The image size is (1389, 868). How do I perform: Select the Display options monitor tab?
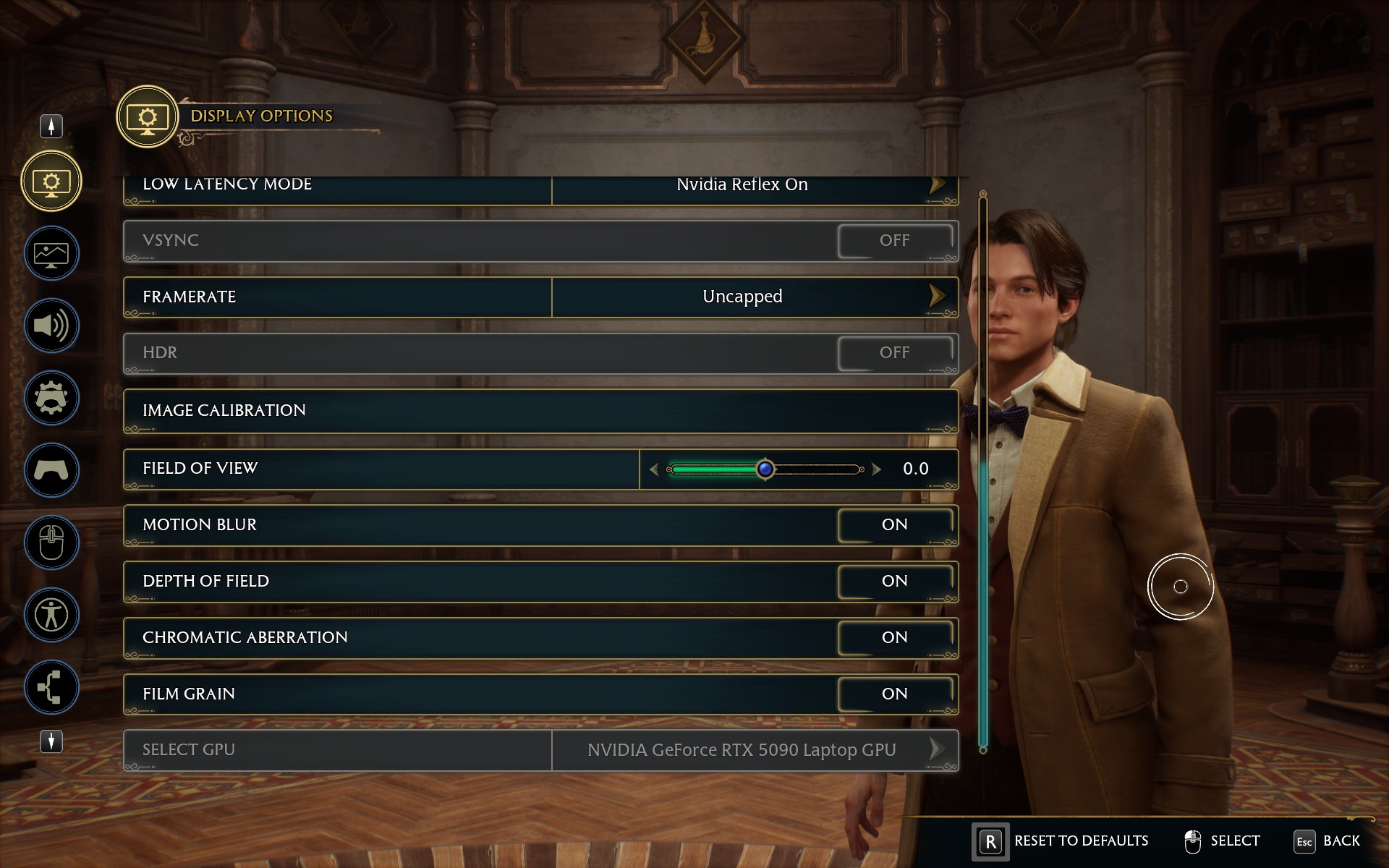pos(51,181)
